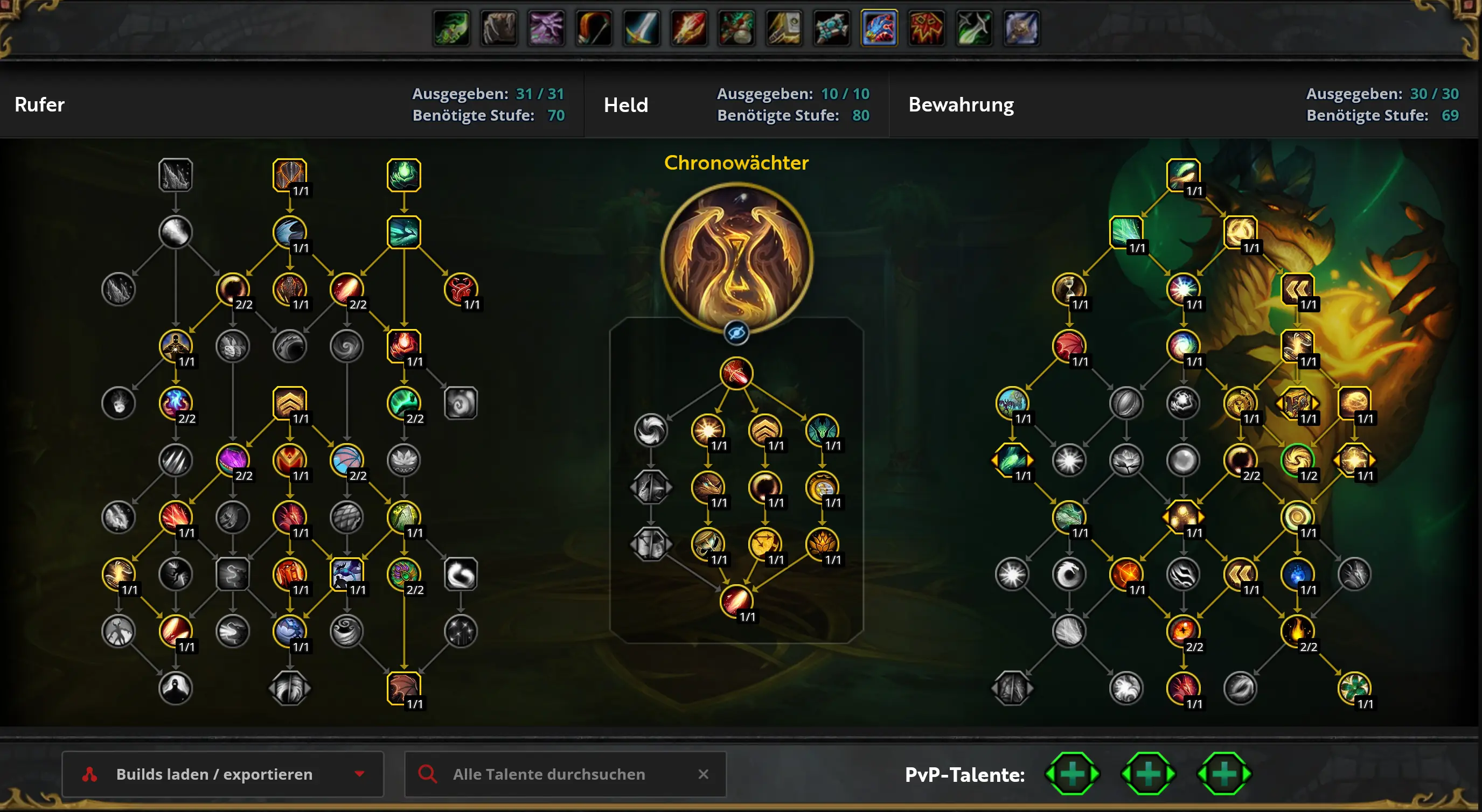Click the top red claw Chronowächter talent node
The image size is (1482, 812).
tap(736, 373)
